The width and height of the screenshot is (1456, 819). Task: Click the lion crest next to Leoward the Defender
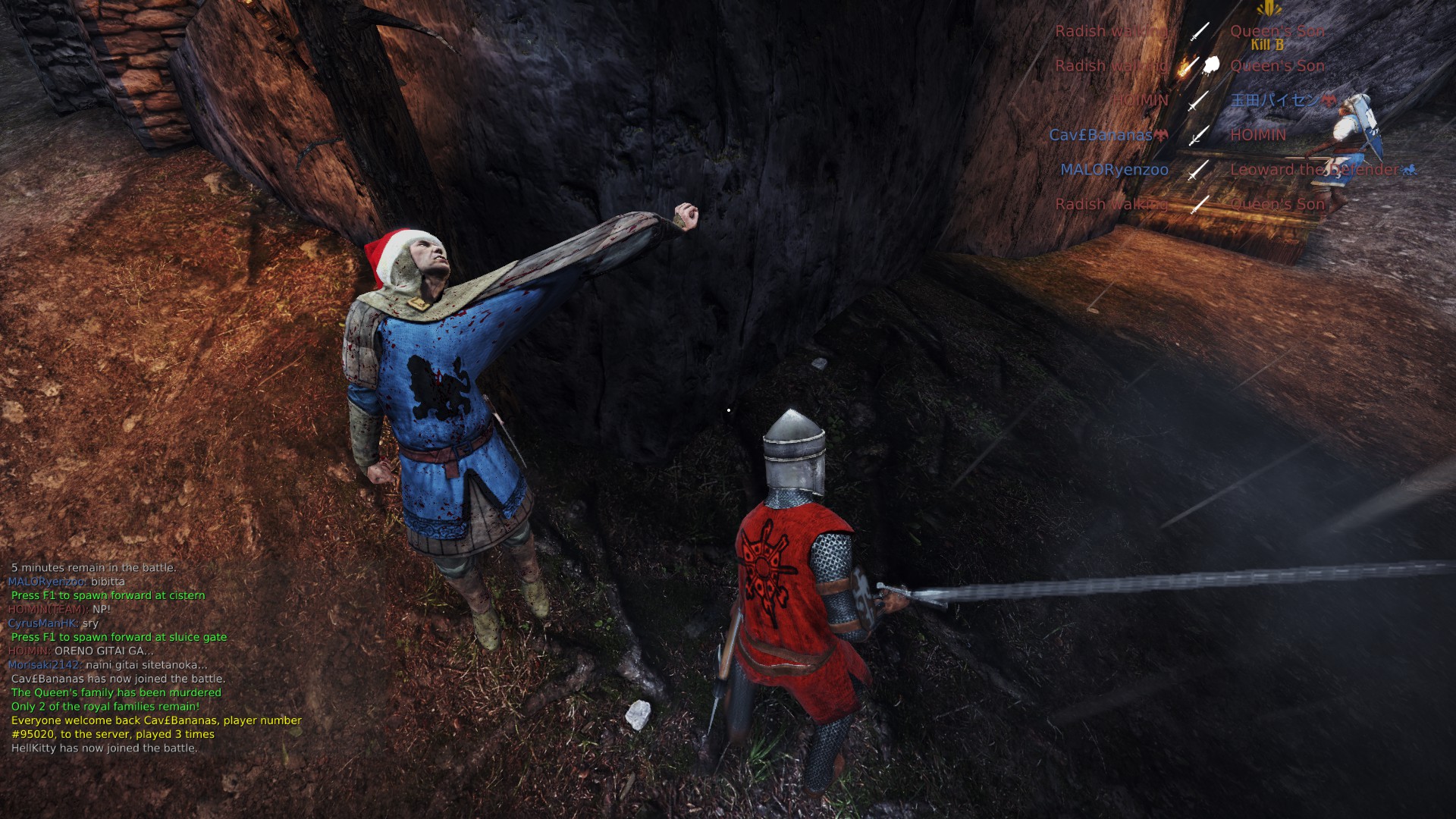click(1410, 170)
